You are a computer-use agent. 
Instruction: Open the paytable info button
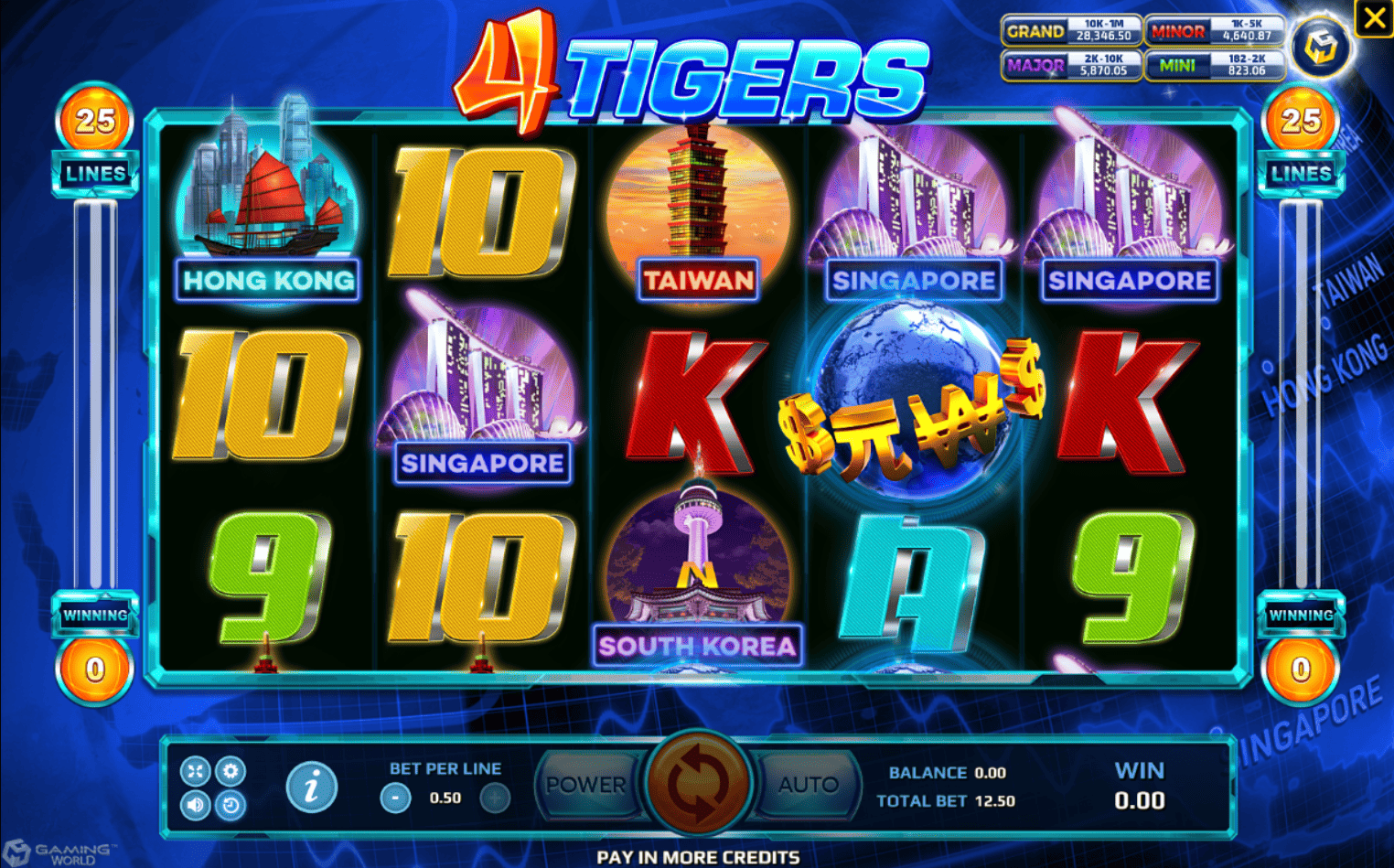[x=311, y=788]
